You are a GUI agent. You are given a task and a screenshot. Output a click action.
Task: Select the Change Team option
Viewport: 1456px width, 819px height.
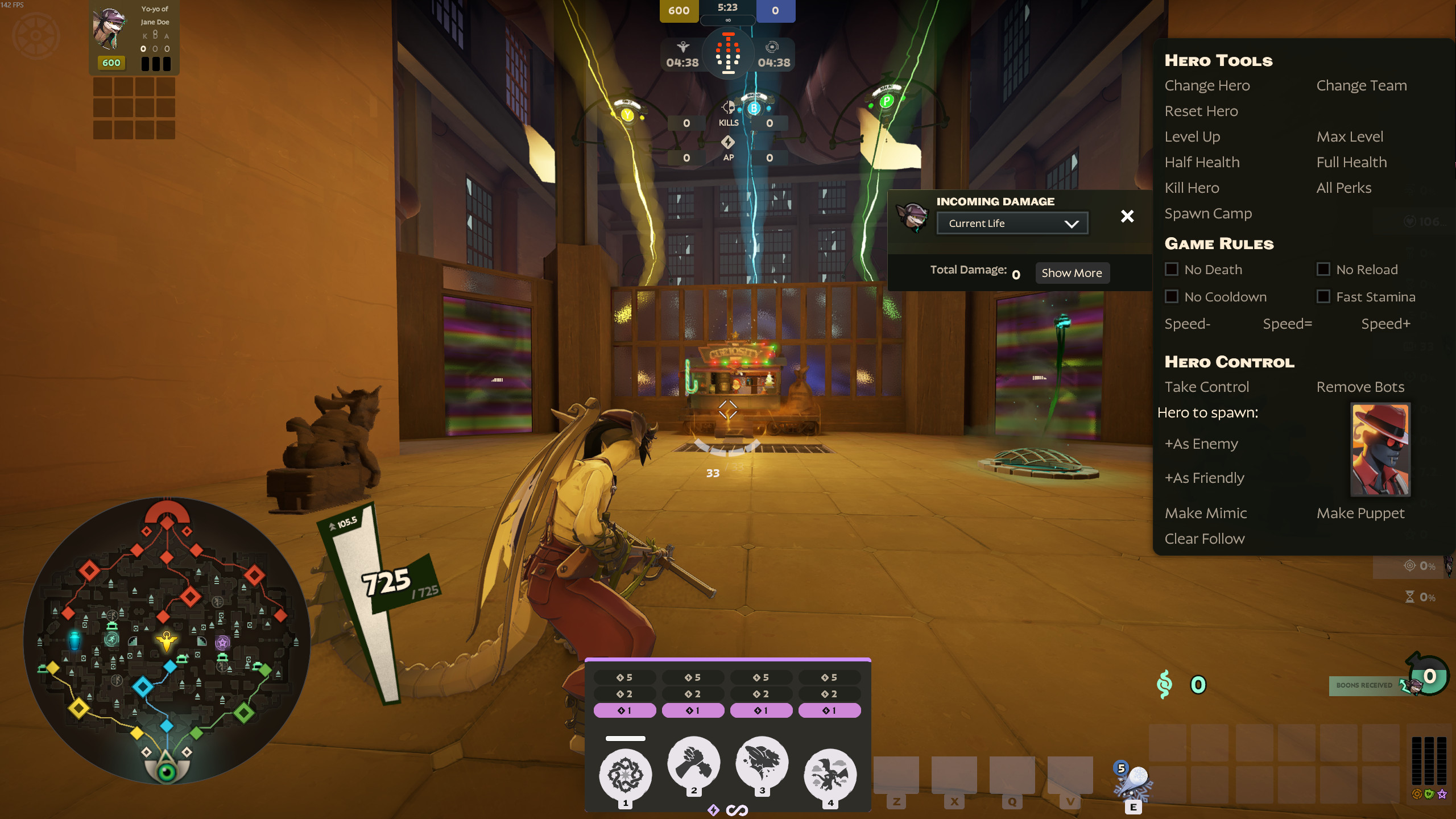click(x=1361, y=85)
